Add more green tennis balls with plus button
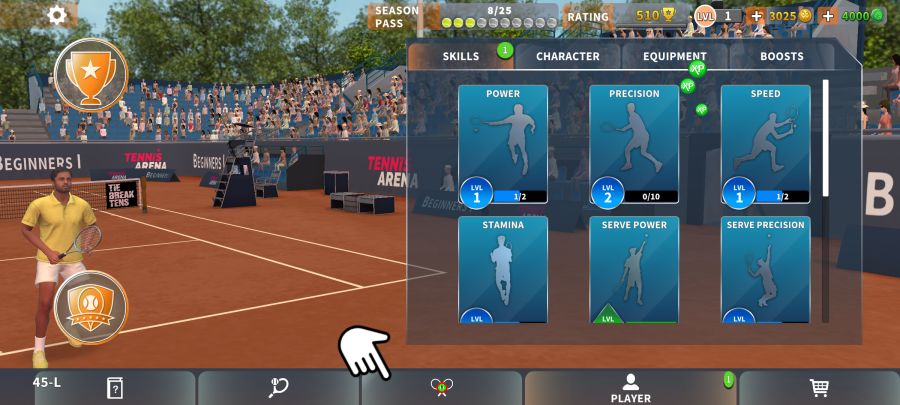 pyautogui.click(x=828, y=16)
